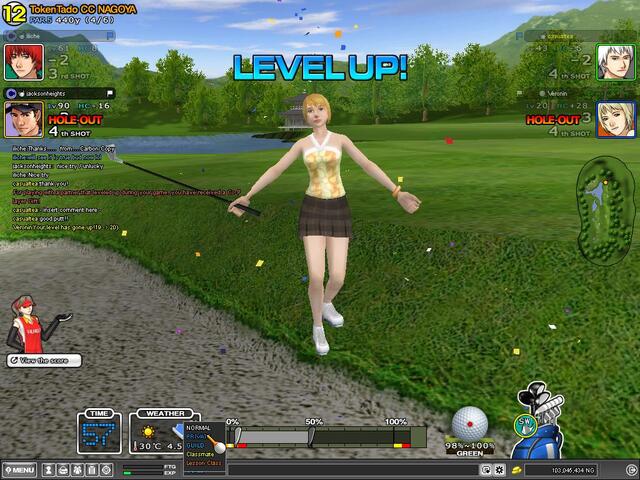
Task: Click View the score button
Action: 36,359
